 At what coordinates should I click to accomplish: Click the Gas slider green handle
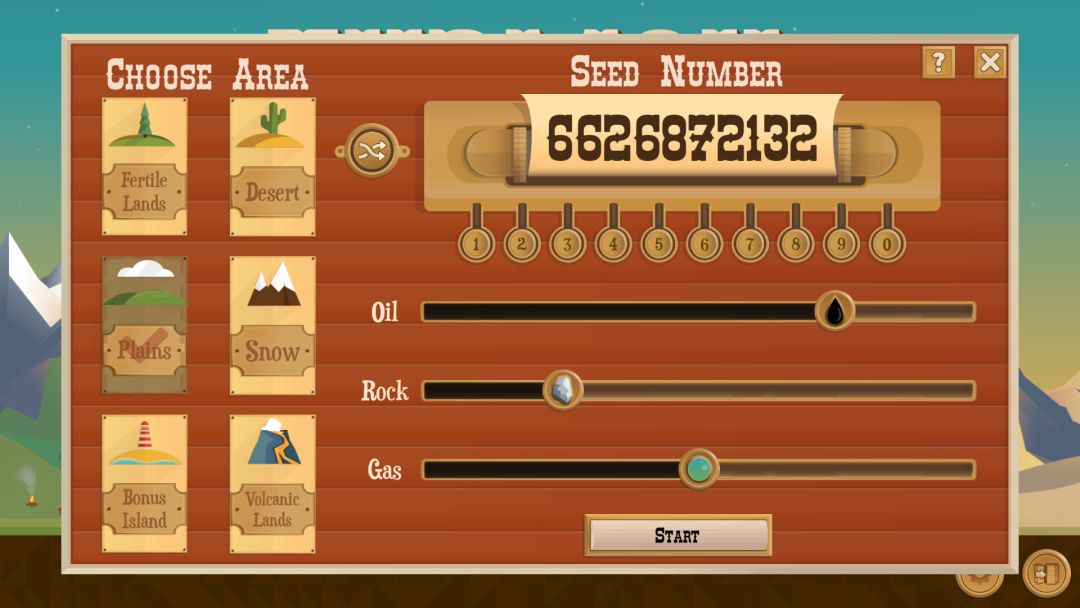(699, 468)
